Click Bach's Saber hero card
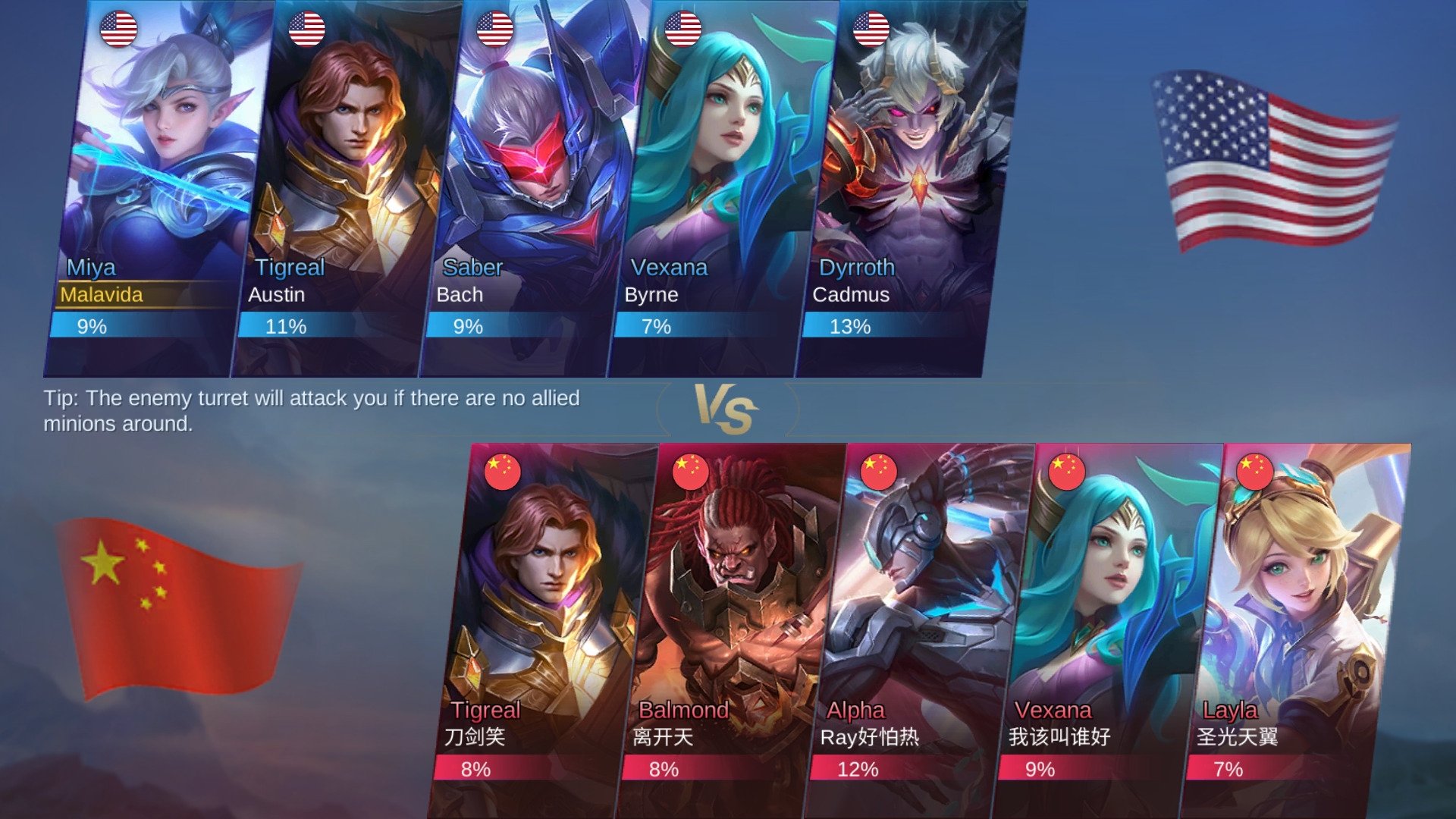This screenshot has width=1456, height=819. pyautogui.click(x=531, y=190)
